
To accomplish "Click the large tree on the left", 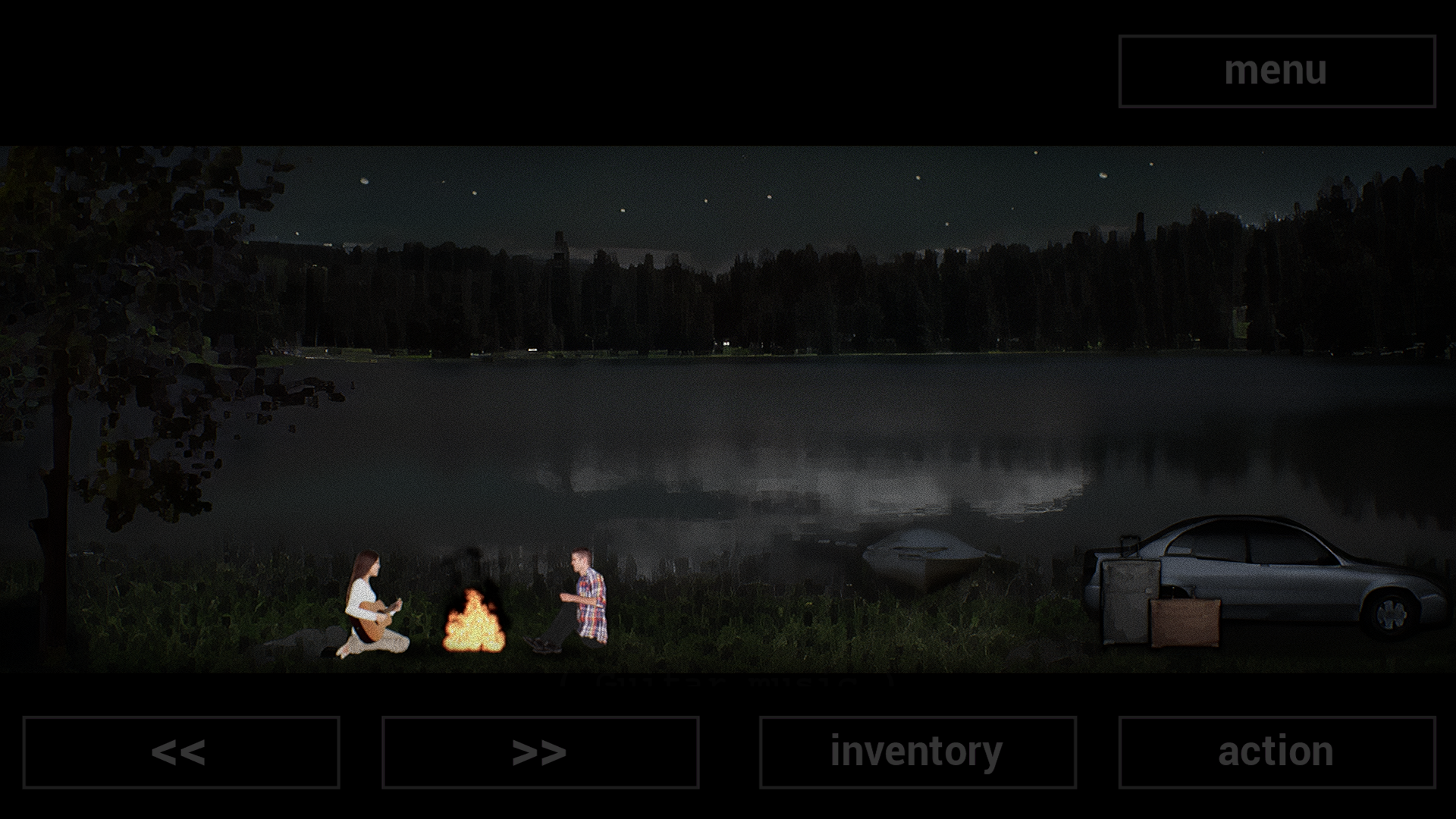I will click(99, 341).
